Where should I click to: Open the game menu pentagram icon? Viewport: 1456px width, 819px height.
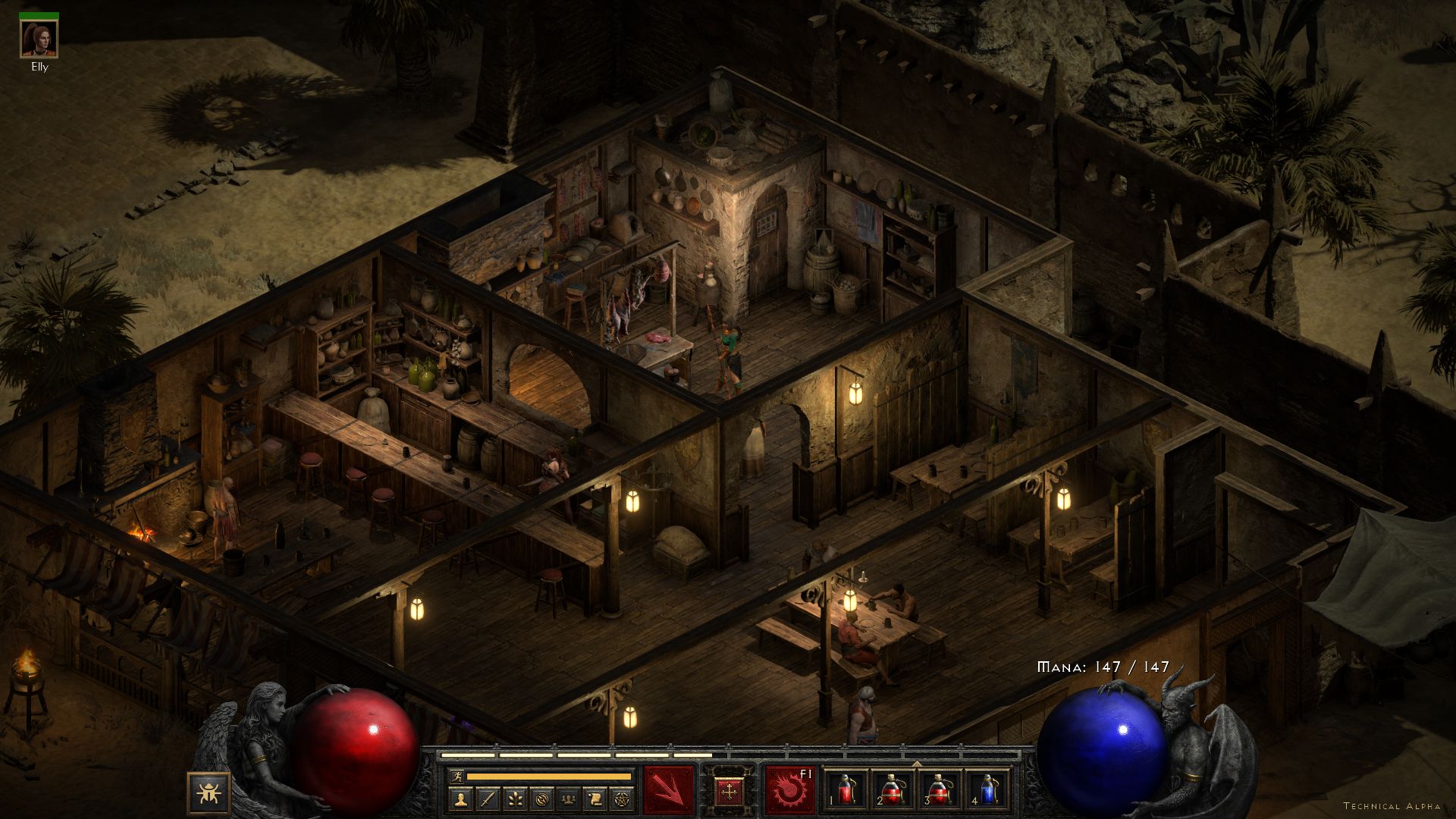[620, 799]
